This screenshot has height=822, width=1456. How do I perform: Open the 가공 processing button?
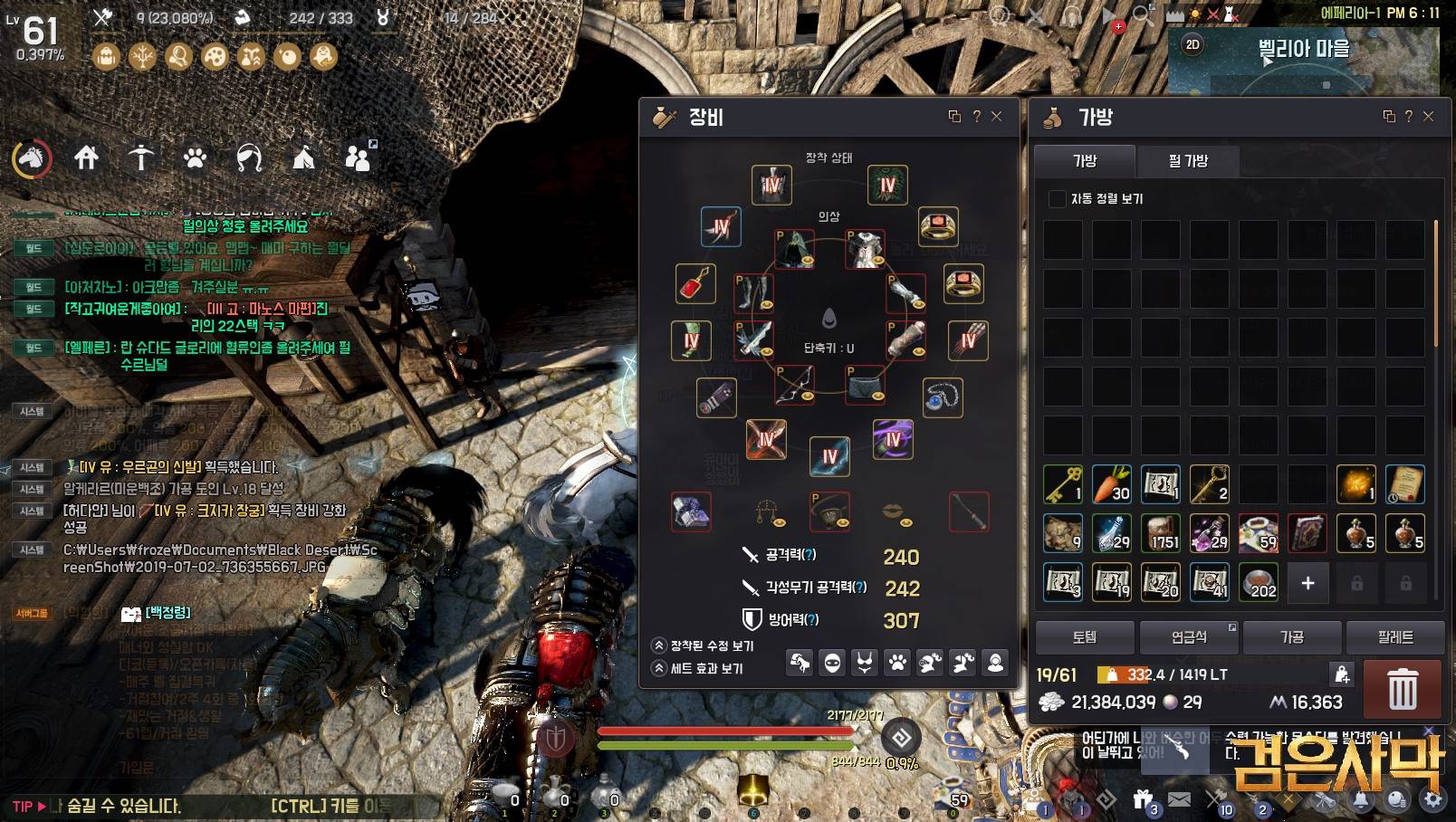click(x=1292, y=637)
